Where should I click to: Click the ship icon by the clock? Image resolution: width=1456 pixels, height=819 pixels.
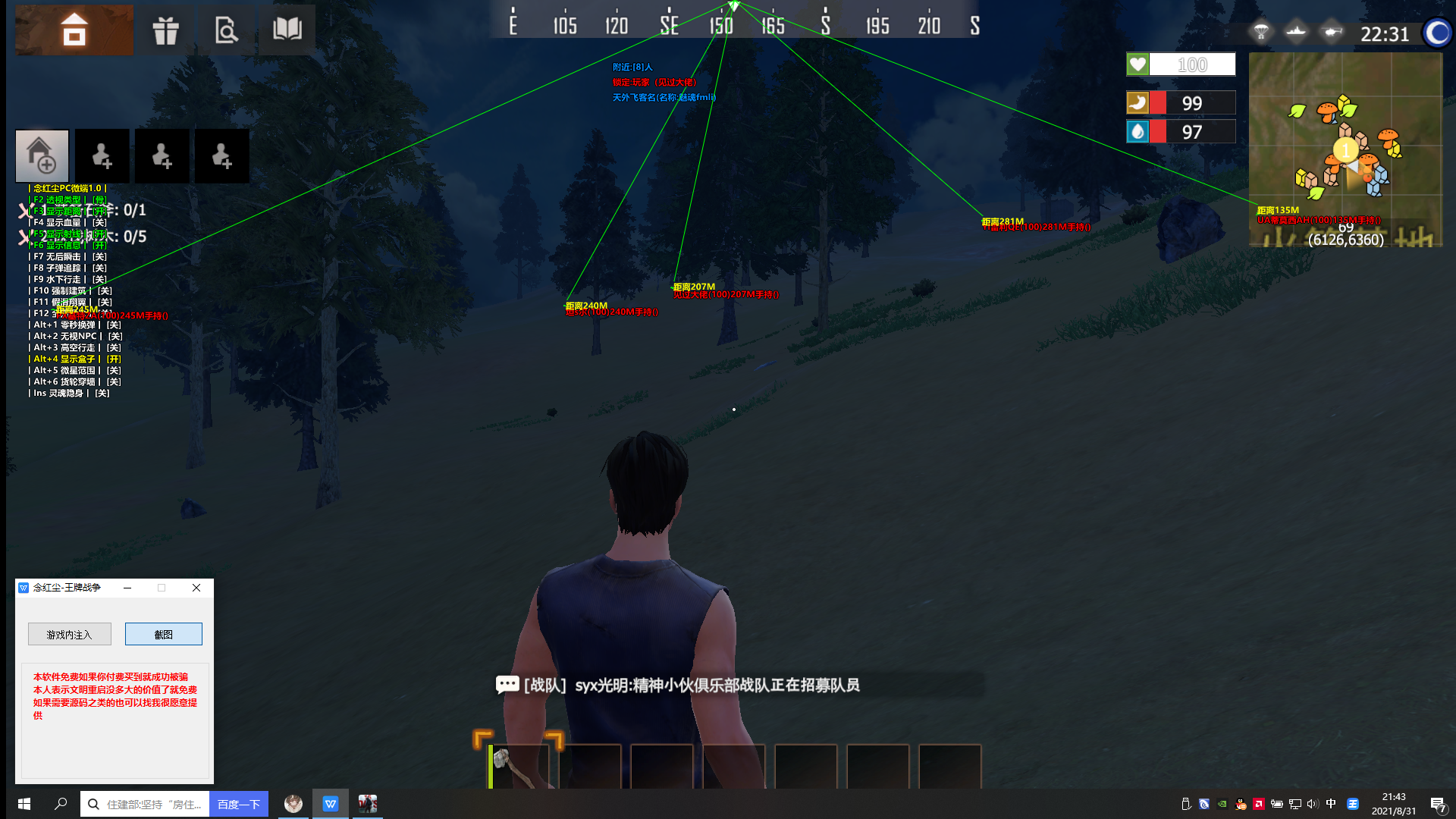coord(1296,33)
